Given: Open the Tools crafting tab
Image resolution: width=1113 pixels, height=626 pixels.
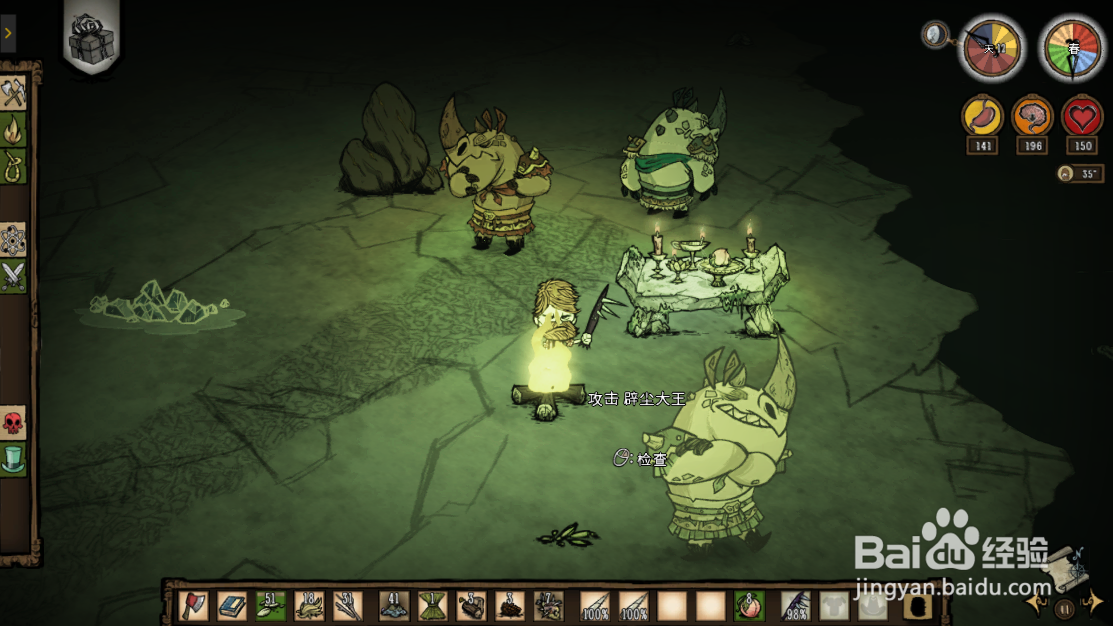Looking at the screenshot, I should 13,93.
